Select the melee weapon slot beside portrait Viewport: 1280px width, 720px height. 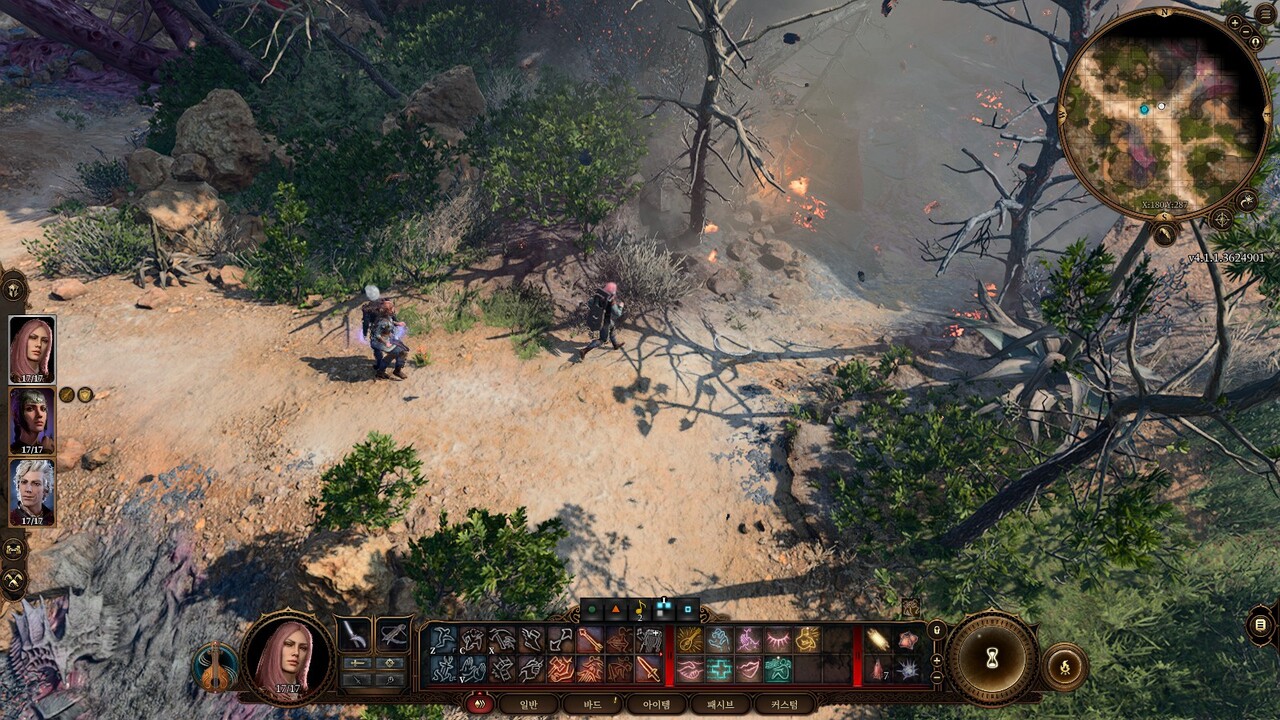[354, 634]
